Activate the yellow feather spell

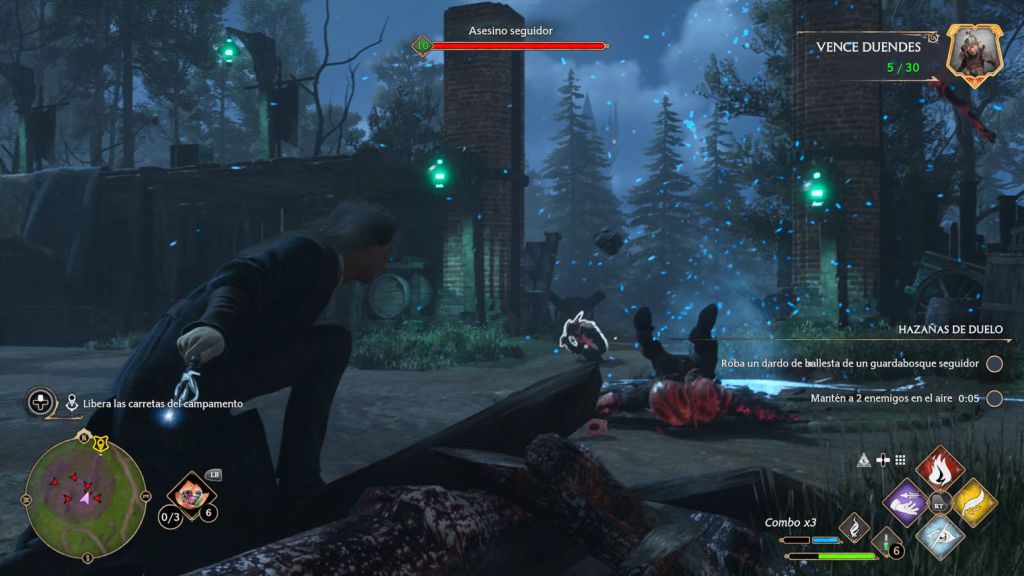(x=973, y=501)
